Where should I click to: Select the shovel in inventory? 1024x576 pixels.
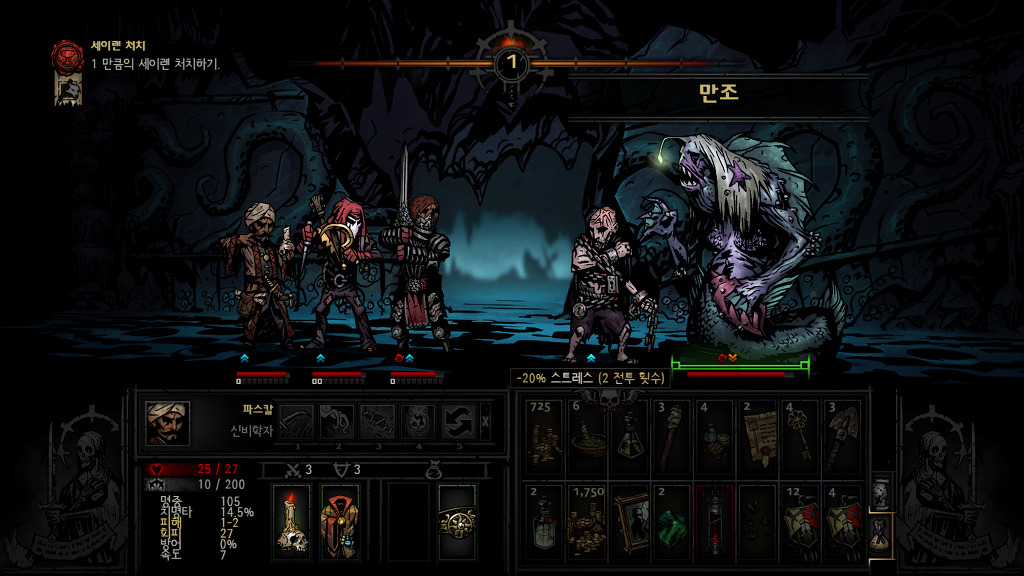click(843, 438)
